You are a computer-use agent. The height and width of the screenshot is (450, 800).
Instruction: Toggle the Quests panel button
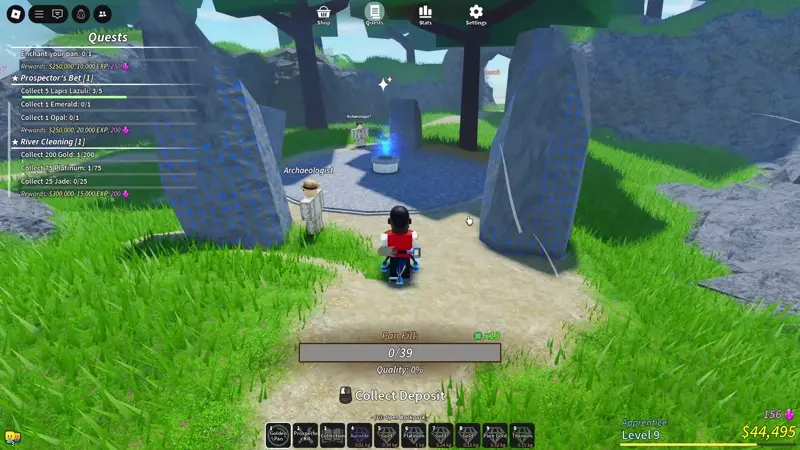coord(374,13)
